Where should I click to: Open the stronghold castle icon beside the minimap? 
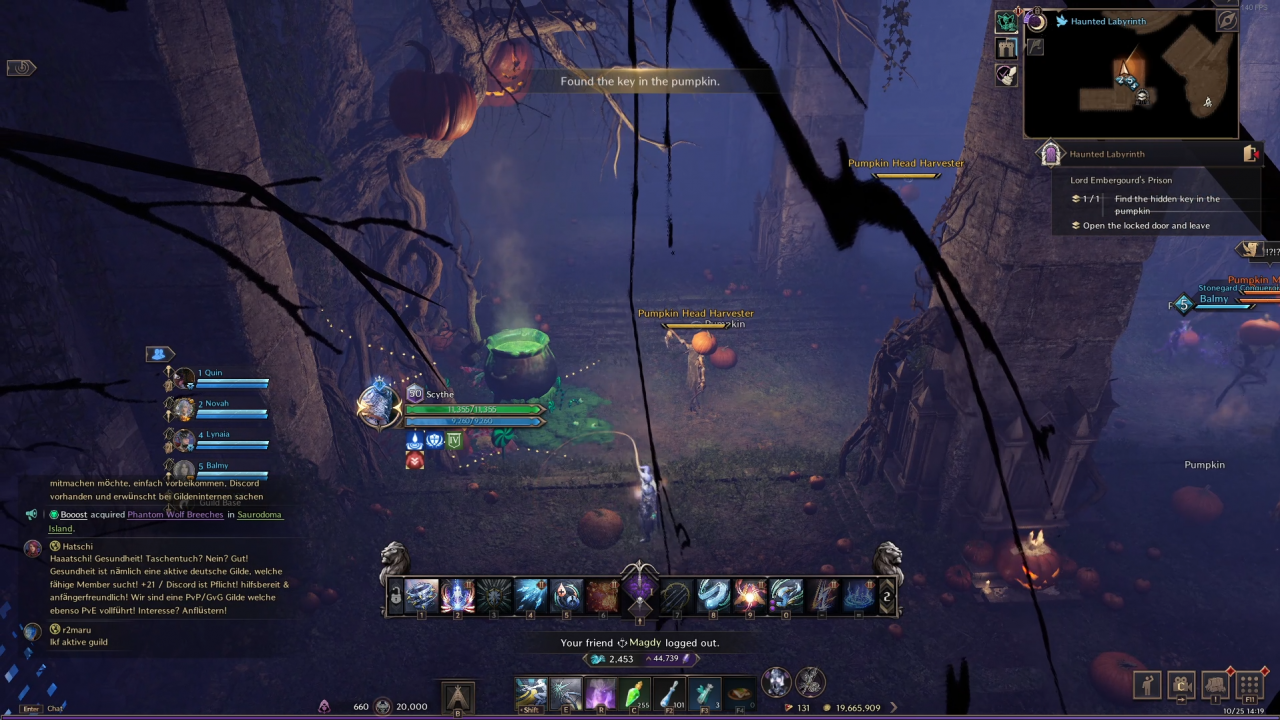click(x=1006, y=47)
